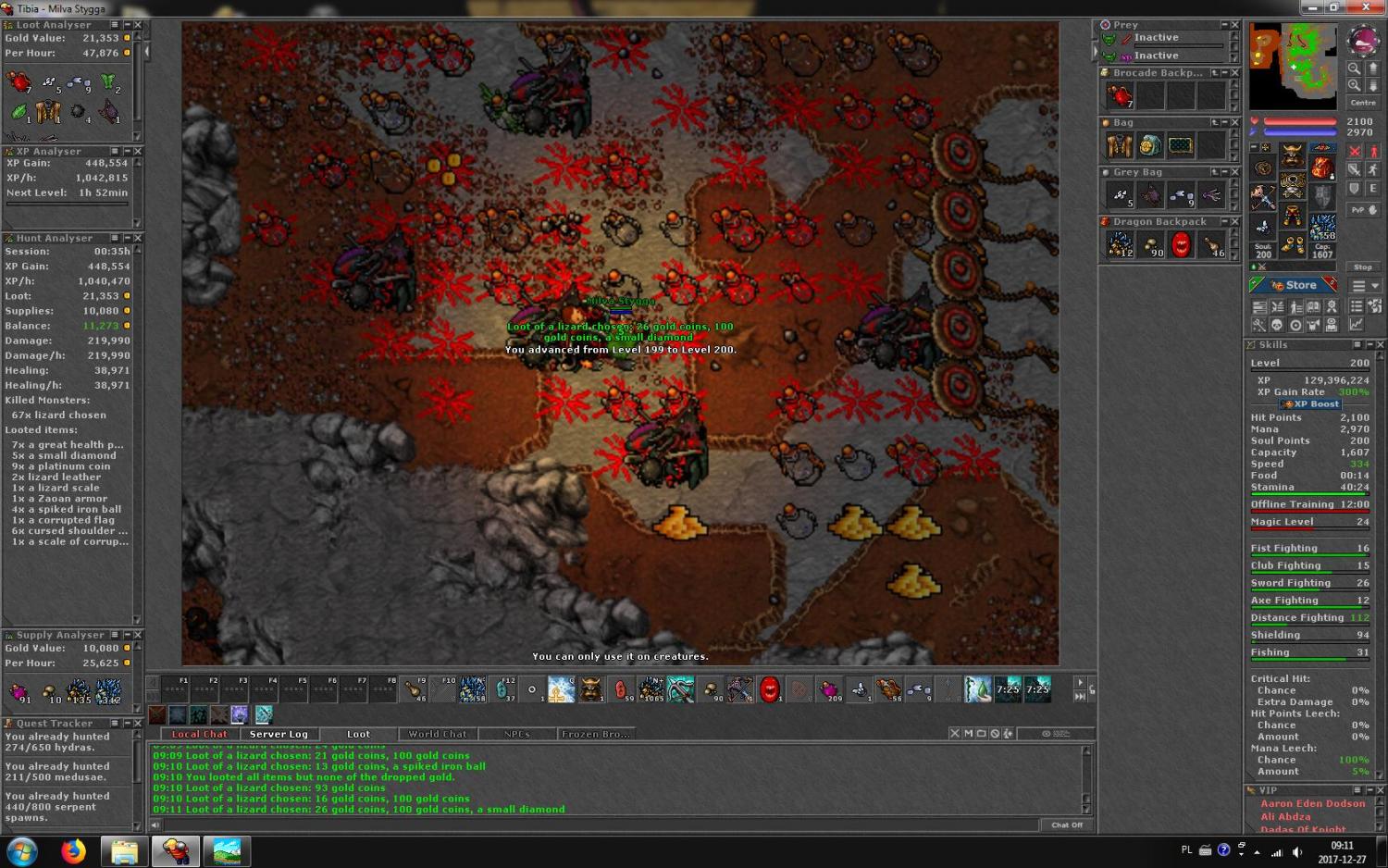Viewport: 1388px width, 868px height.
Task: Open the World Chat tab
Action: [x=438, y=734]
